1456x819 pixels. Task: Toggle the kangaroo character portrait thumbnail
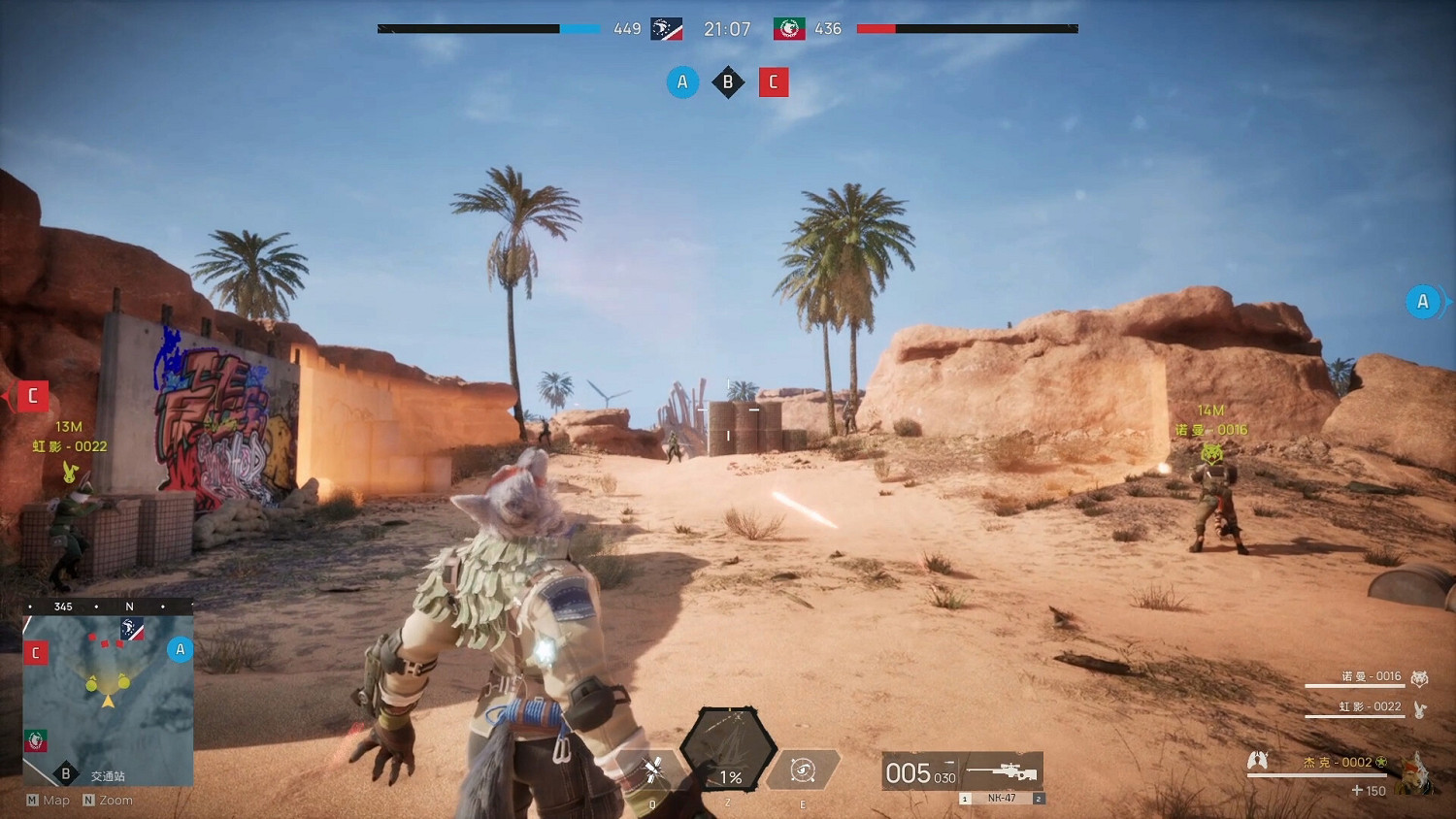point(1415,771)
